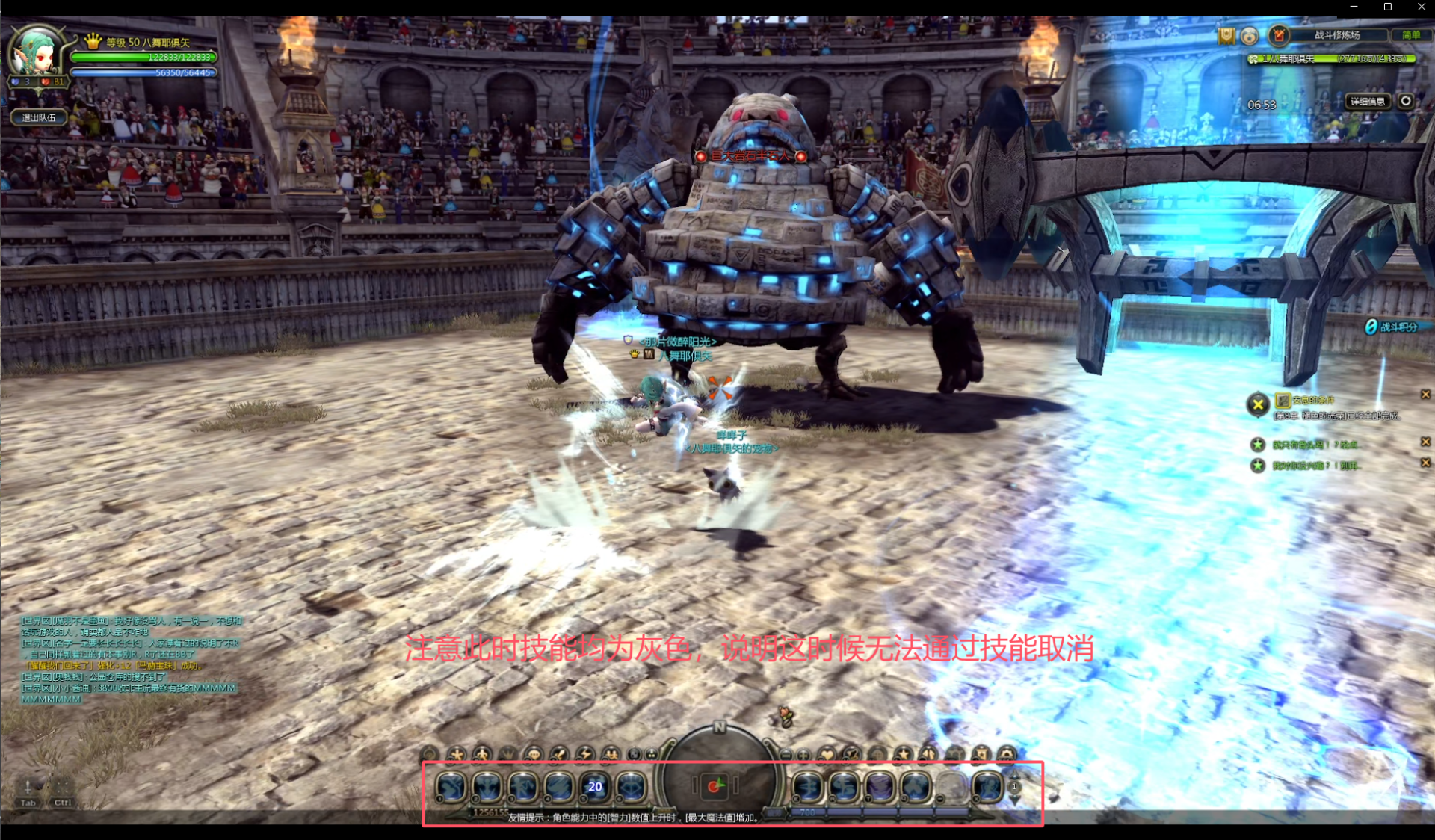
Task: Open the 战斗积分 battle points panel
Action: click(1391, 327)
